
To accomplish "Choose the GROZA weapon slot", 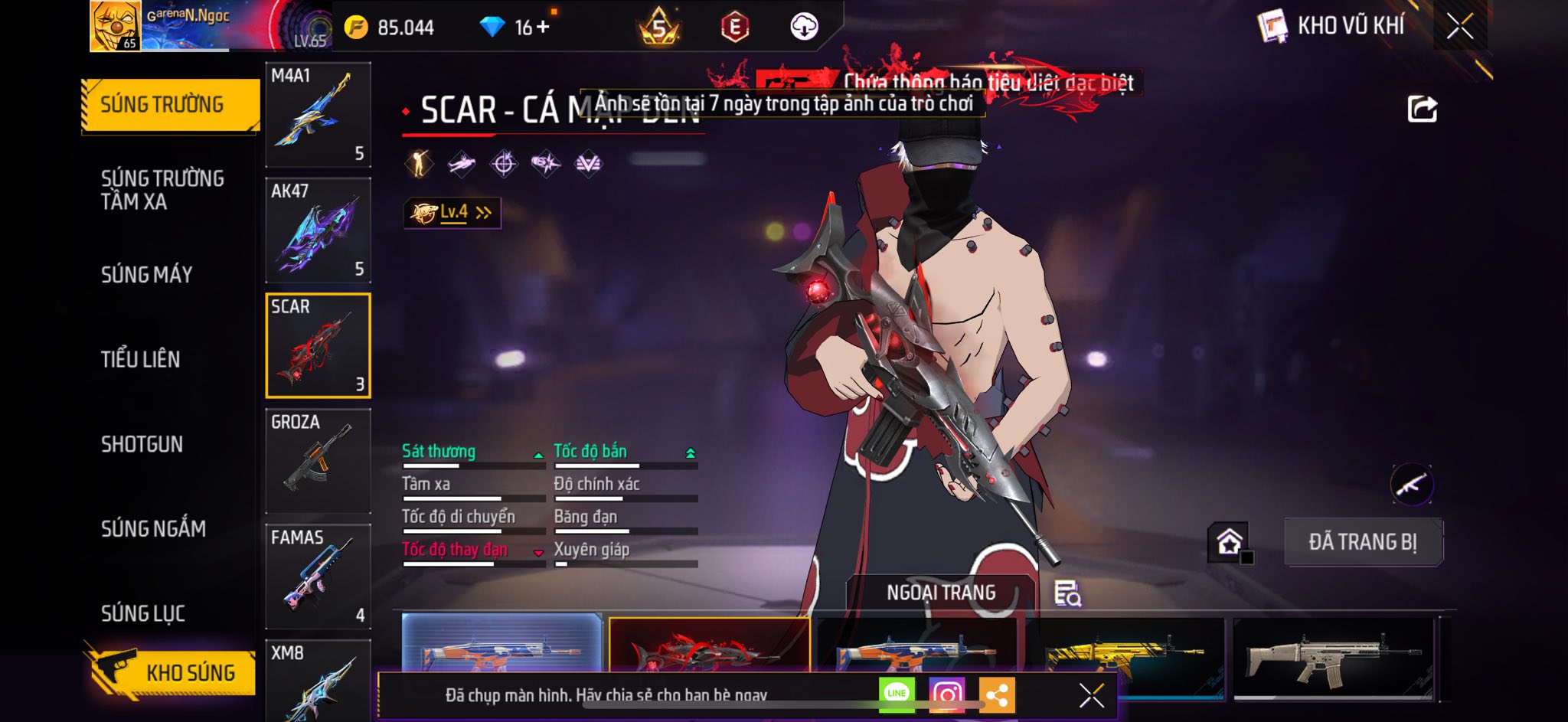I will coord(318,461).
